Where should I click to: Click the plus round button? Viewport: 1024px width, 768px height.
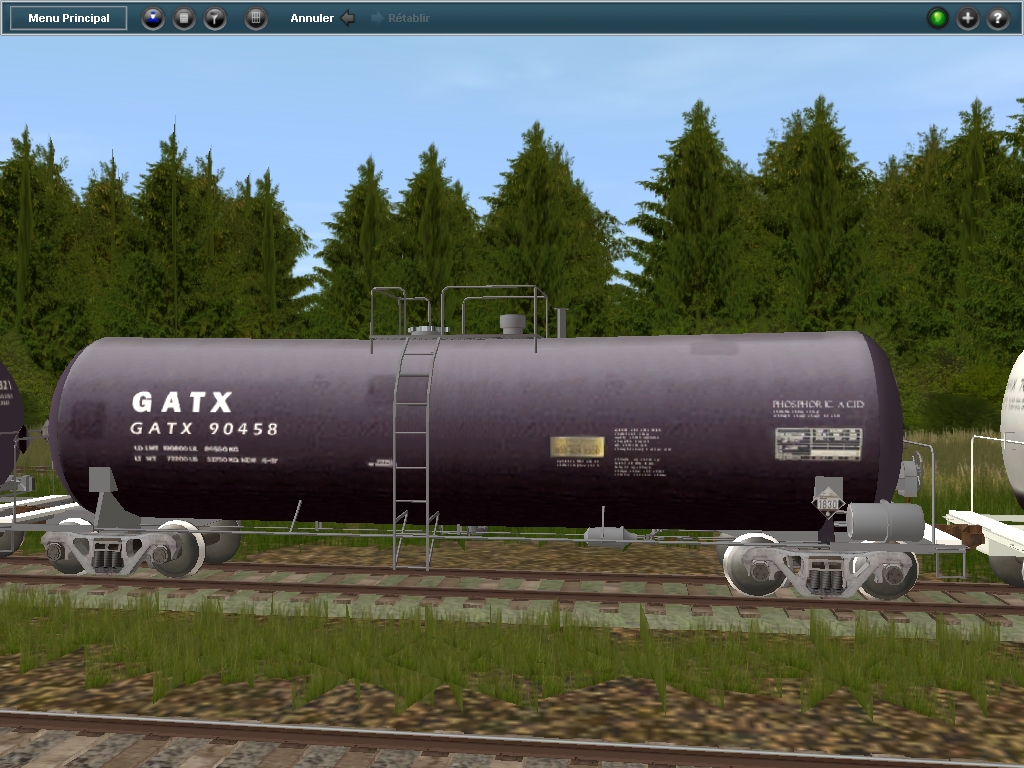[x=968, y=18]
